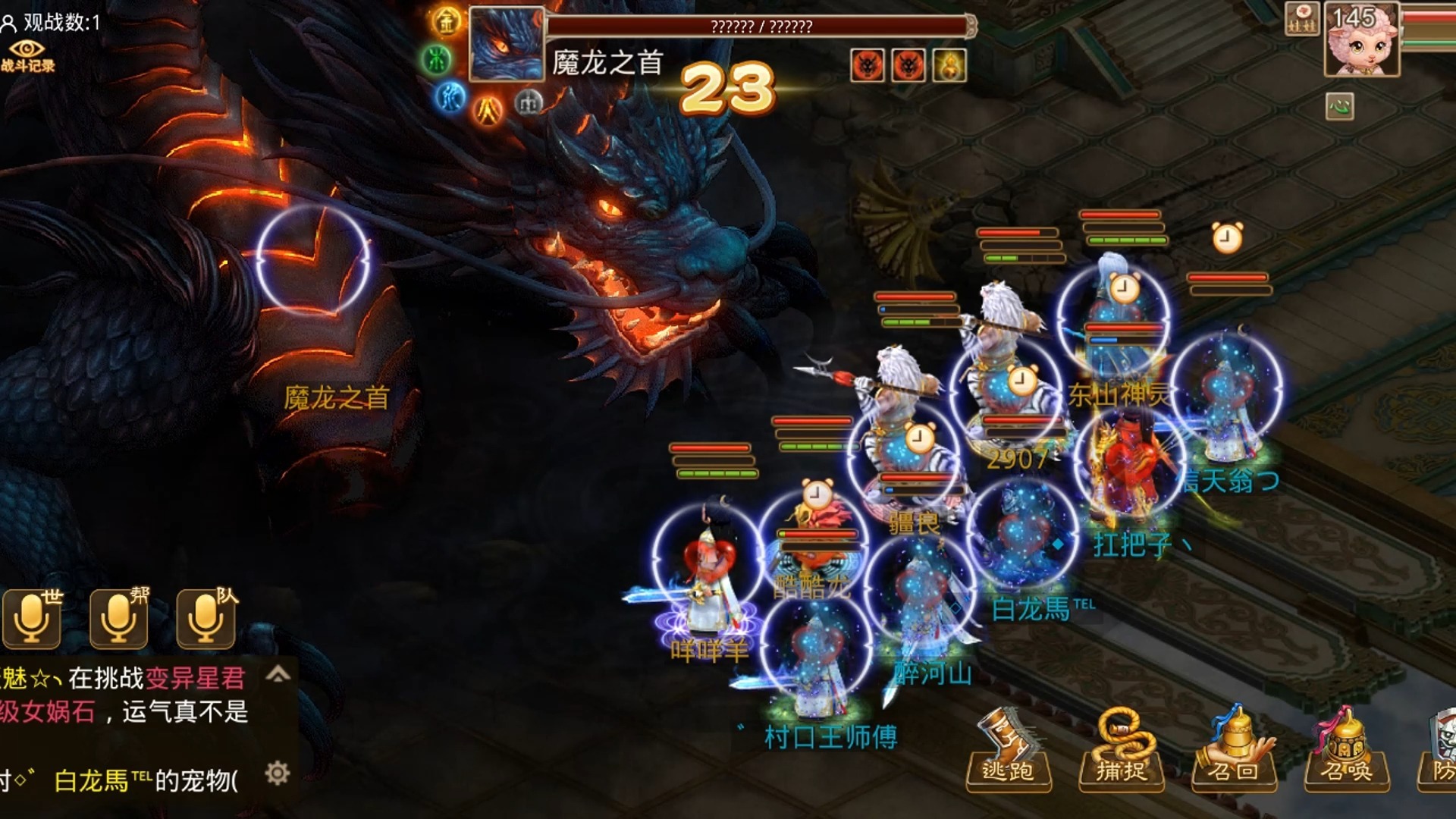Select the orange 火 element icon

(x=488, y=111)
